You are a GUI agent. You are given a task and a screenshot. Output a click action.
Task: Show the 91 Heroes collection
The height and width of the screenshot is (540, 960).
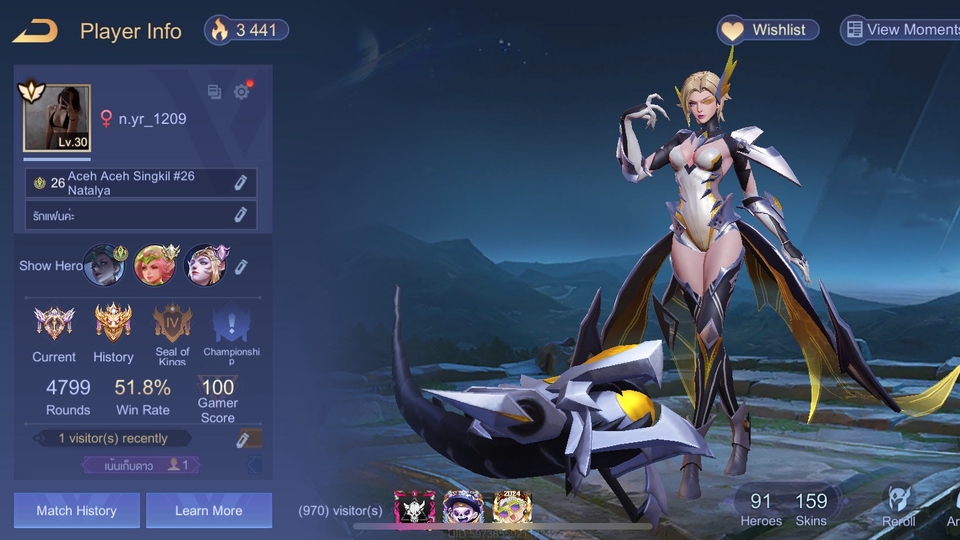click(761, 508)
